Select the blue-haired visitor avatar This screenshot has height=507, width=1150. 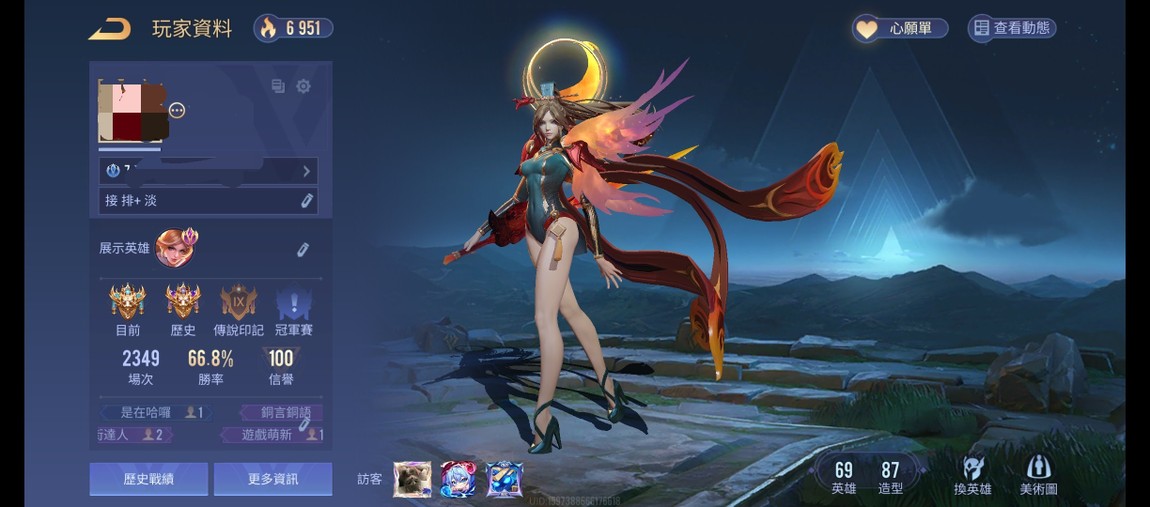coord(458,479)
